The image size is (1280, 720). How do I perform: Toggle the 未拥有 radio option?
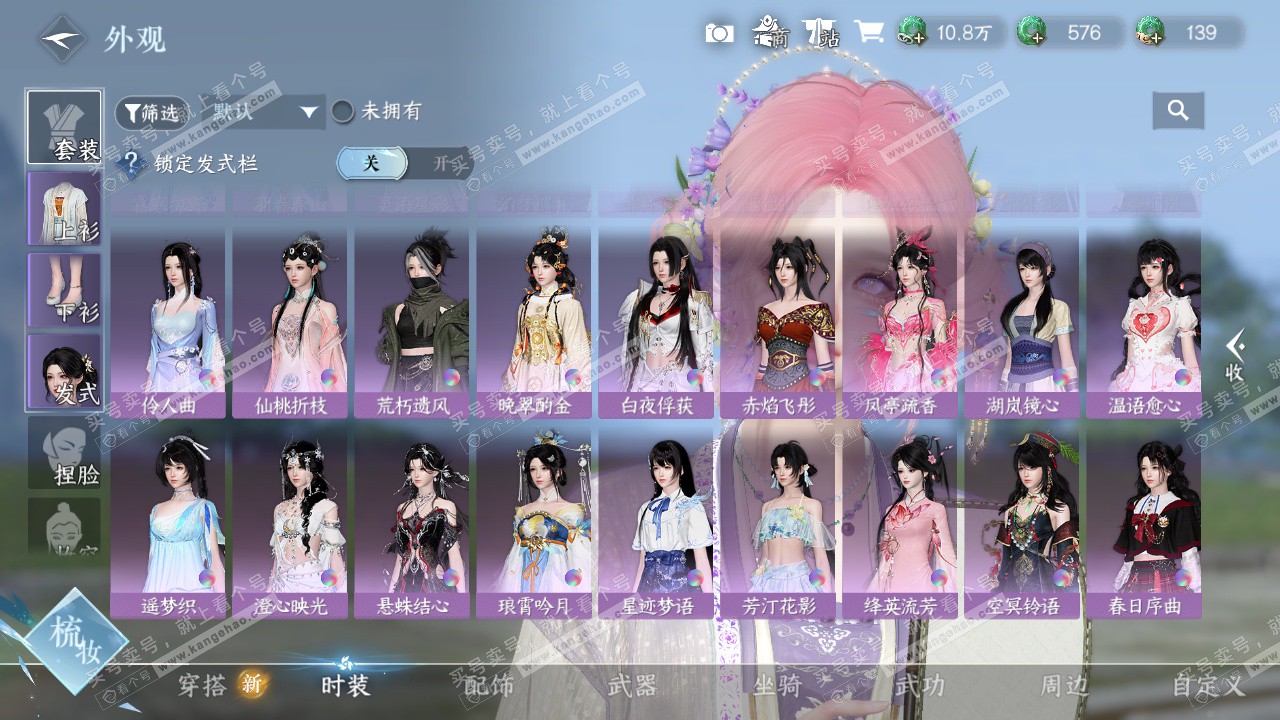pos(343,112)
